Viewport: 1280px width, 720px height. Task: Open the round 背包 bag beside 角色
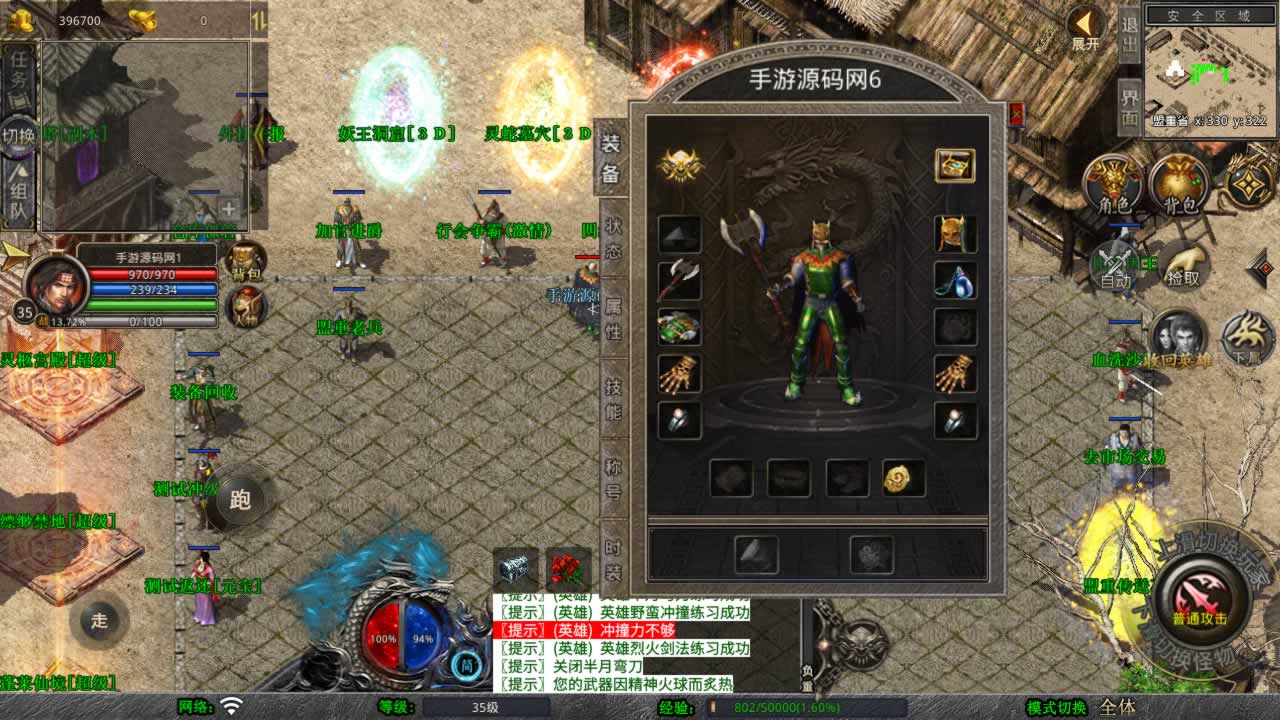click(x=1180, y=184)
